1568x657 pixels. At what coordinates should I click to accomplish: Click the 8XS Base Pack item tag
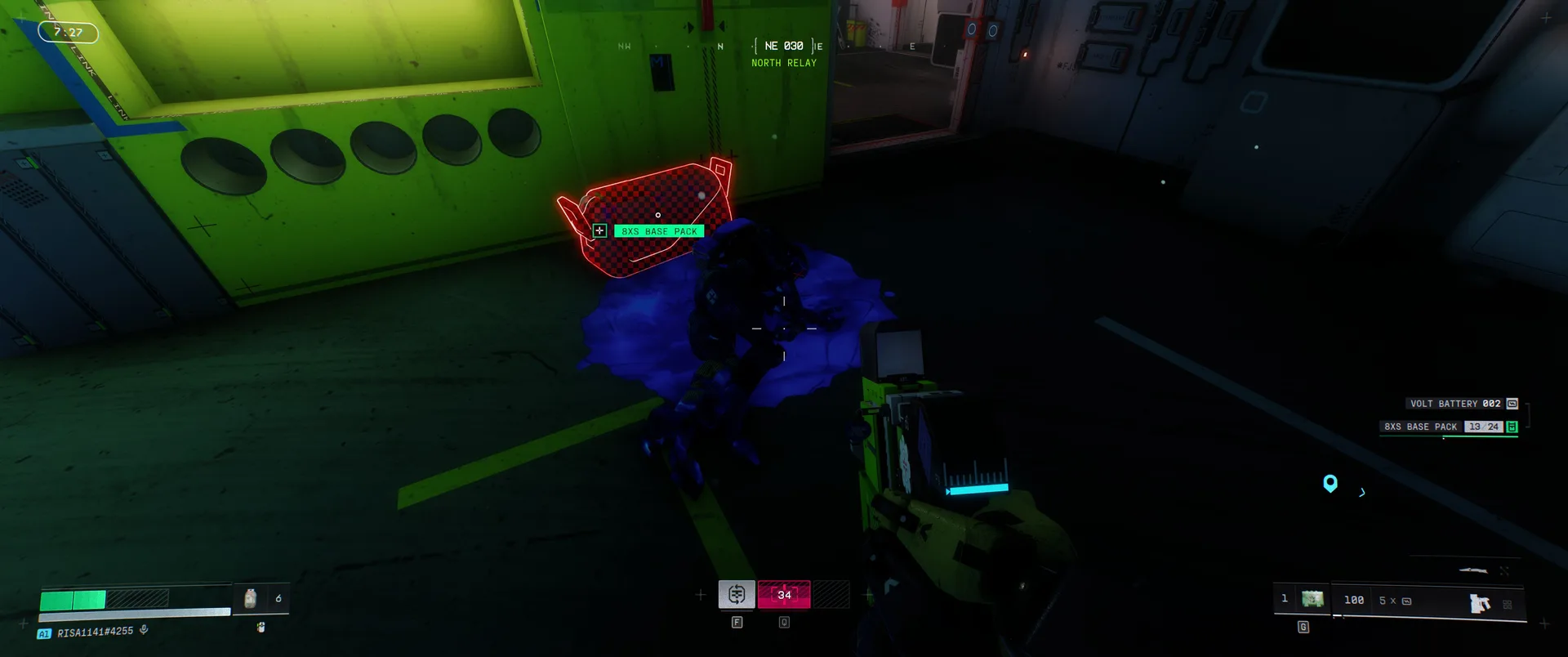click(x=658, y=231)
